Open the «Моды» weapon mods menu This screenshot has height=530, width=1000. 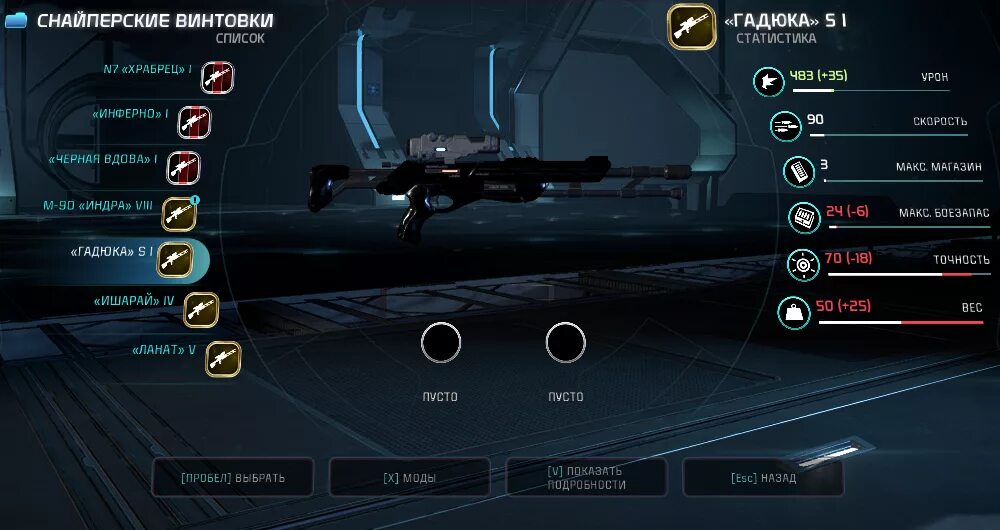(x=409, y=478)
